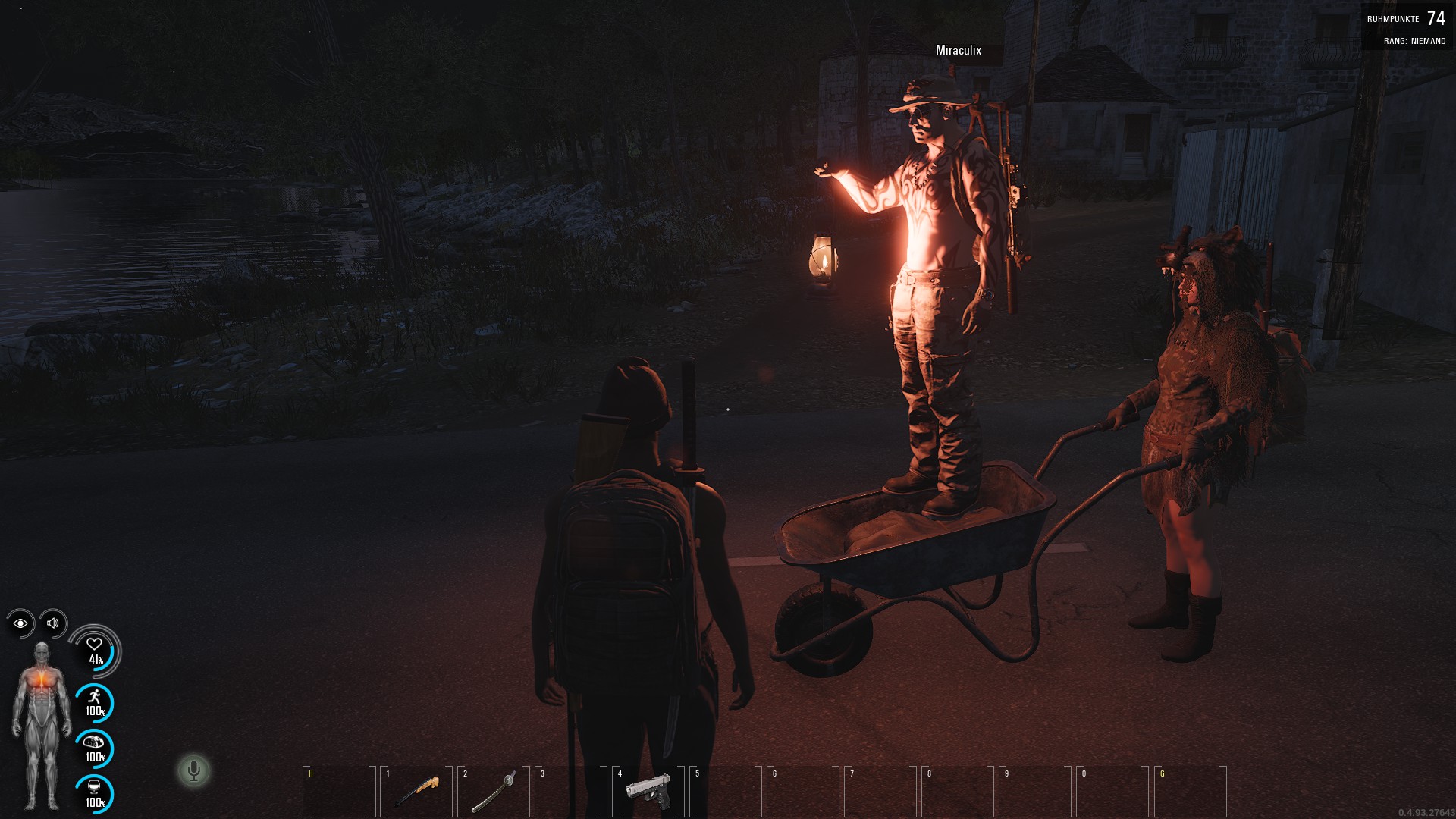Click the microphone voice chat icon
Viewport: 1456px width, 819px height.
(x=193, y=771)
